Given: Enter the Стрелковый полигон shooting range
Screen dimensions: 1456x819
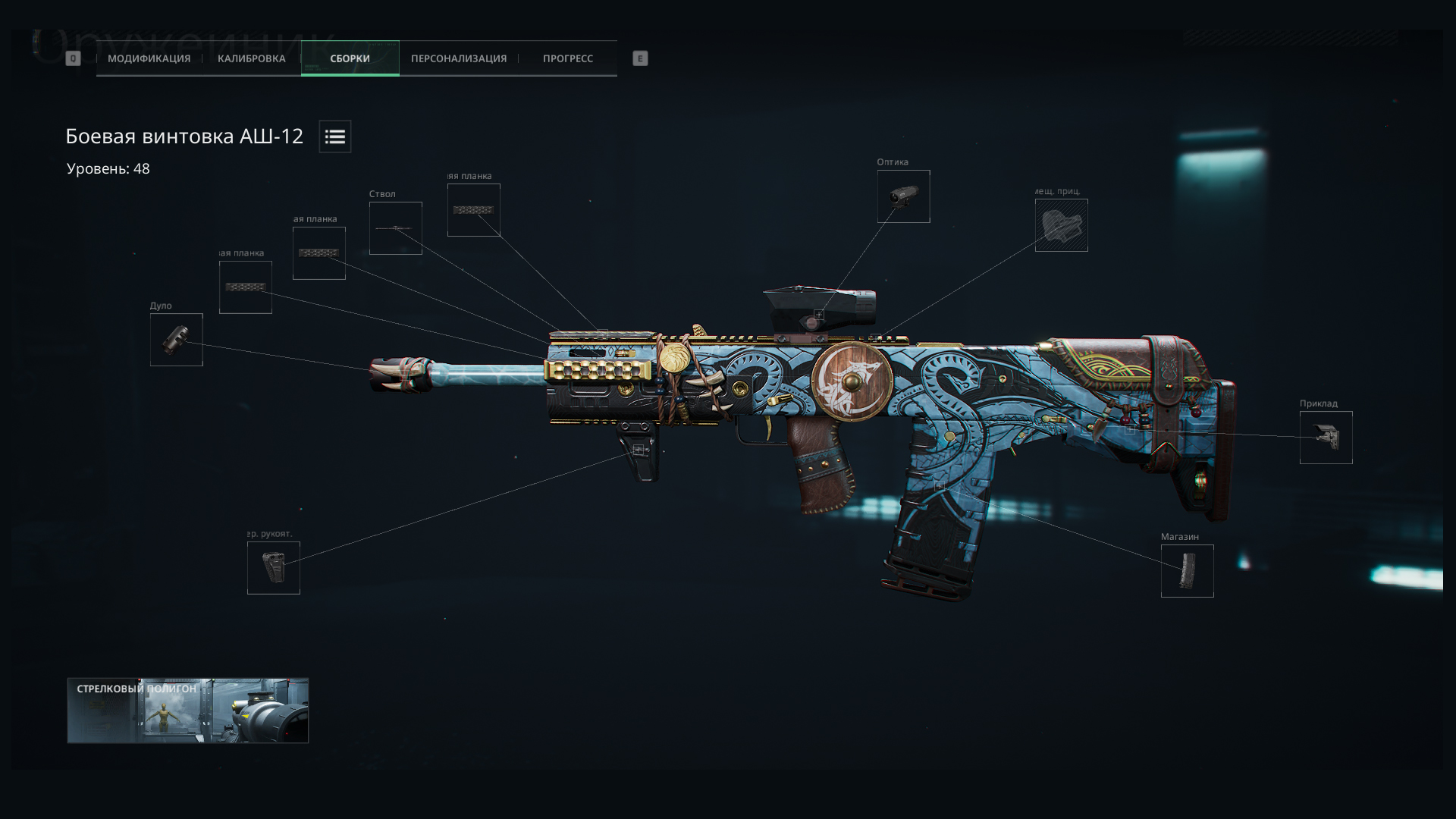Looking at the screenshot, I should click(187, 711).
